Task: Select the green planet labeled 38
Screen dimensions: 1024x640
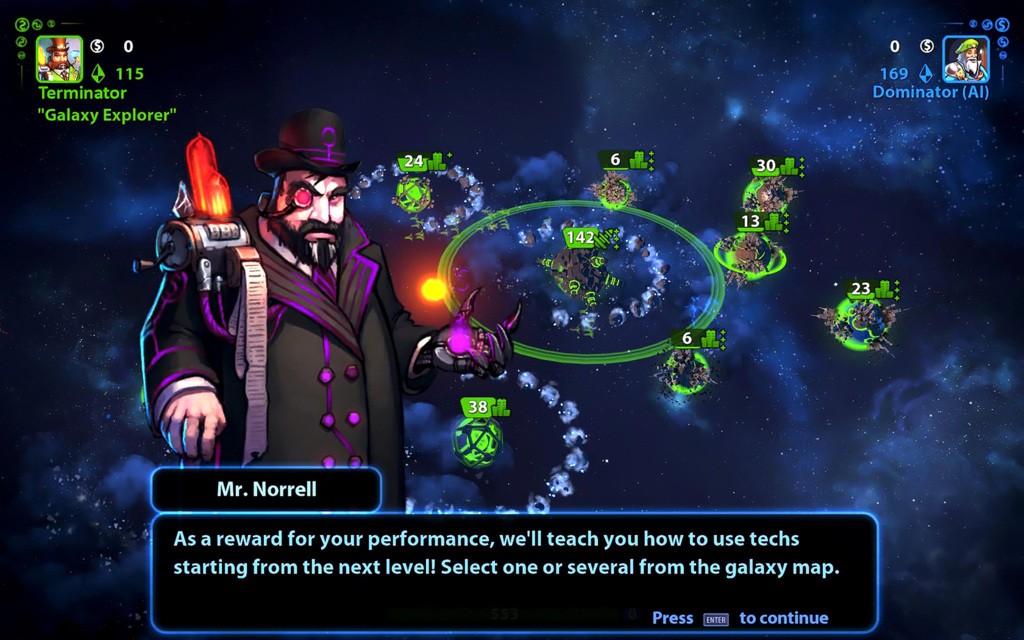Action: 477,441
